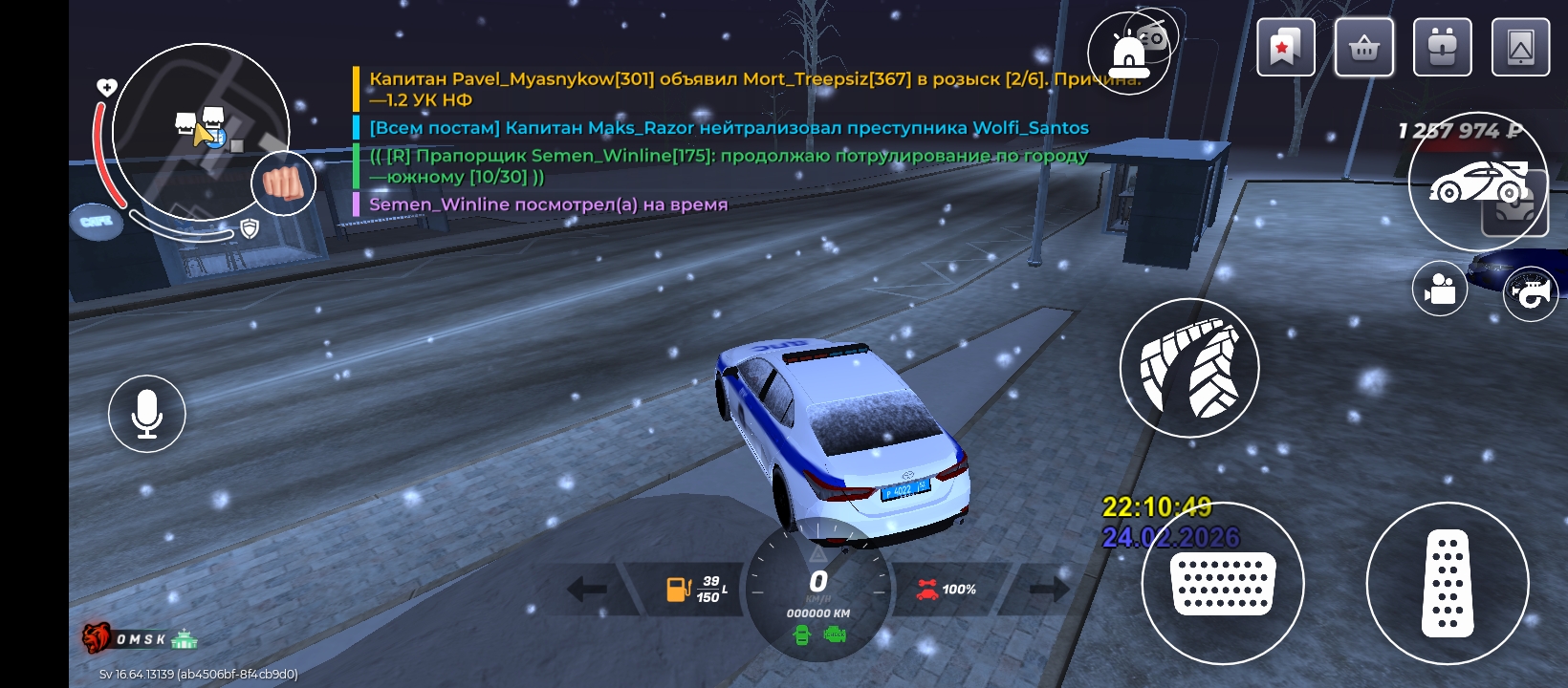Toggle the green car doors icon
Screen dimensions: 1568x688
pyautogui.click(x=802, y=634)
